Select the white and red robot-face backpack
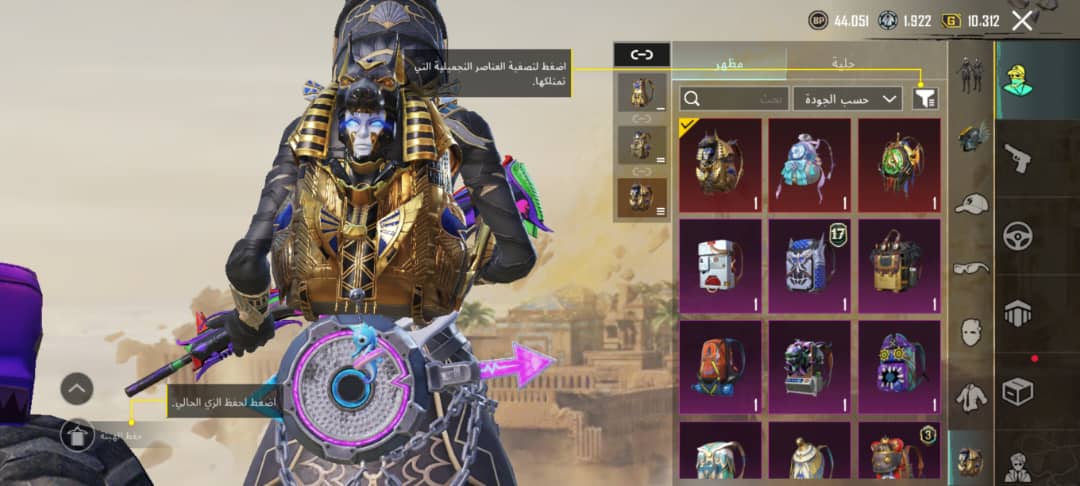Viewport: 1080px width, 486px height. (x=720, y=265)
